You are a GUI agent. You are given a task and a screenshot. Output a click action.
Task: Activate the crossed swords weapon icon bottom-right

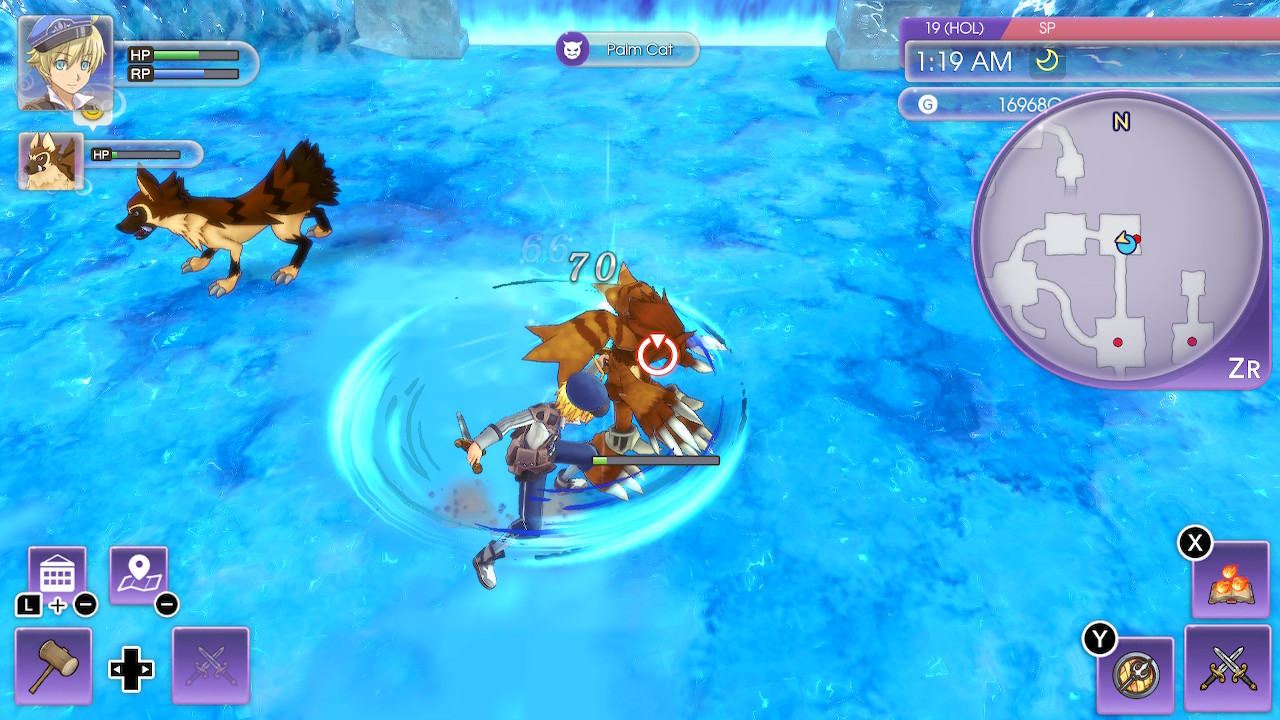1226,667
